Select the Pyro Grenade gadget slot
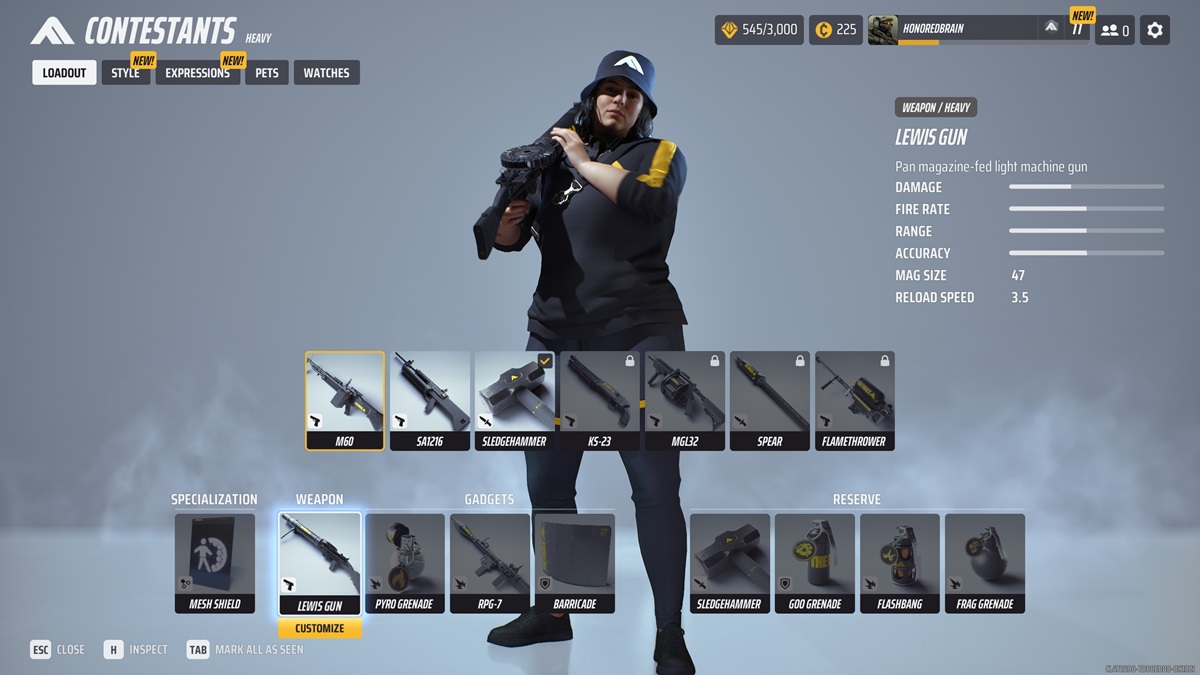 click(405, 562)
